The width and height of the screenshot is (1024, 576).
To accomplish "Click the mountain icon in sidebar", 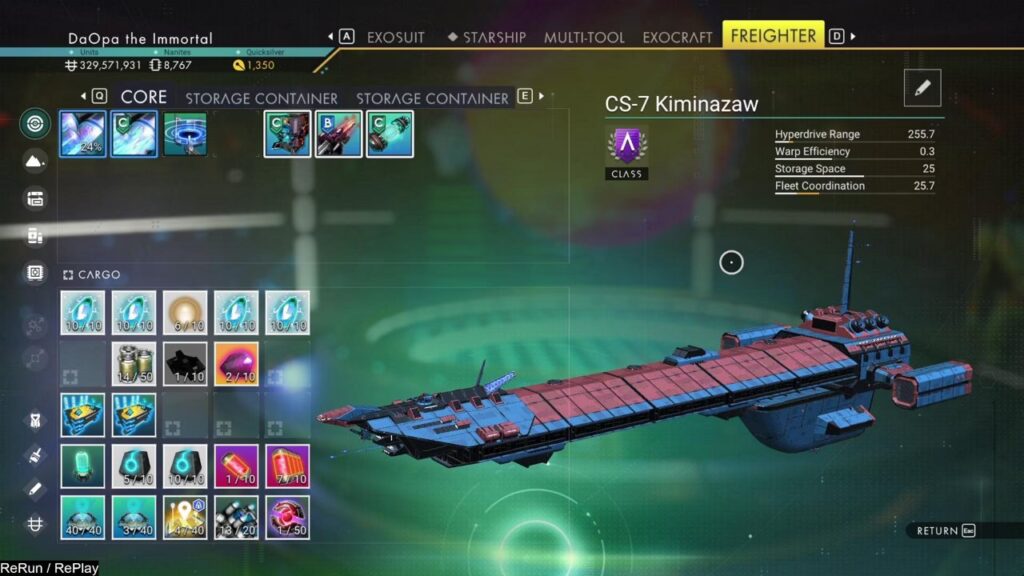I will [x=35, y=161].
